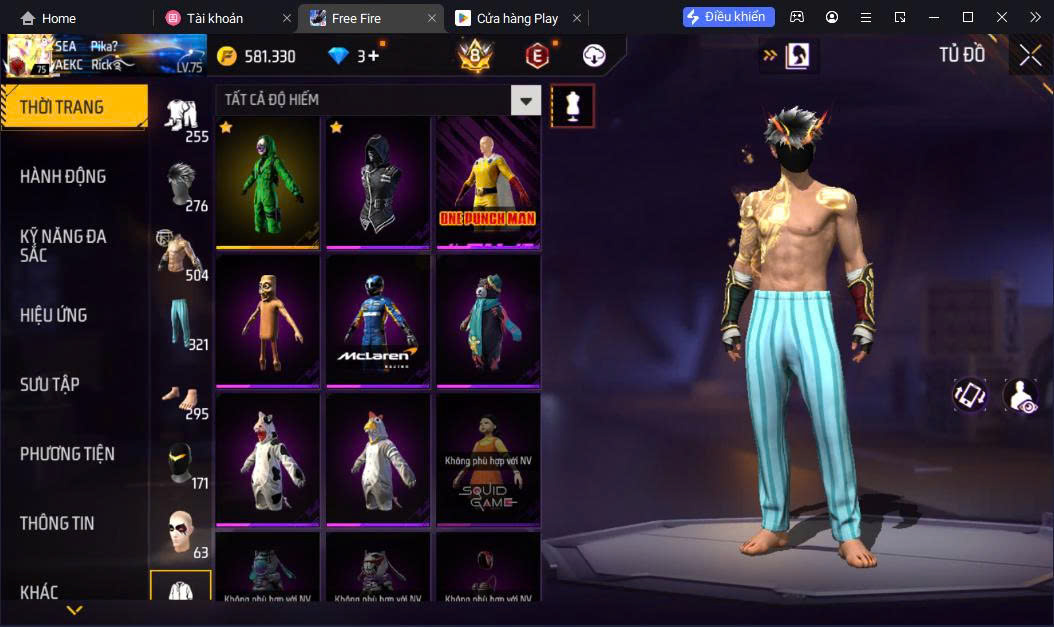The image size is (1054, 627).
Task: Close the TỦ ĐỒ wardrobe screen
Action: (1030, 56)
